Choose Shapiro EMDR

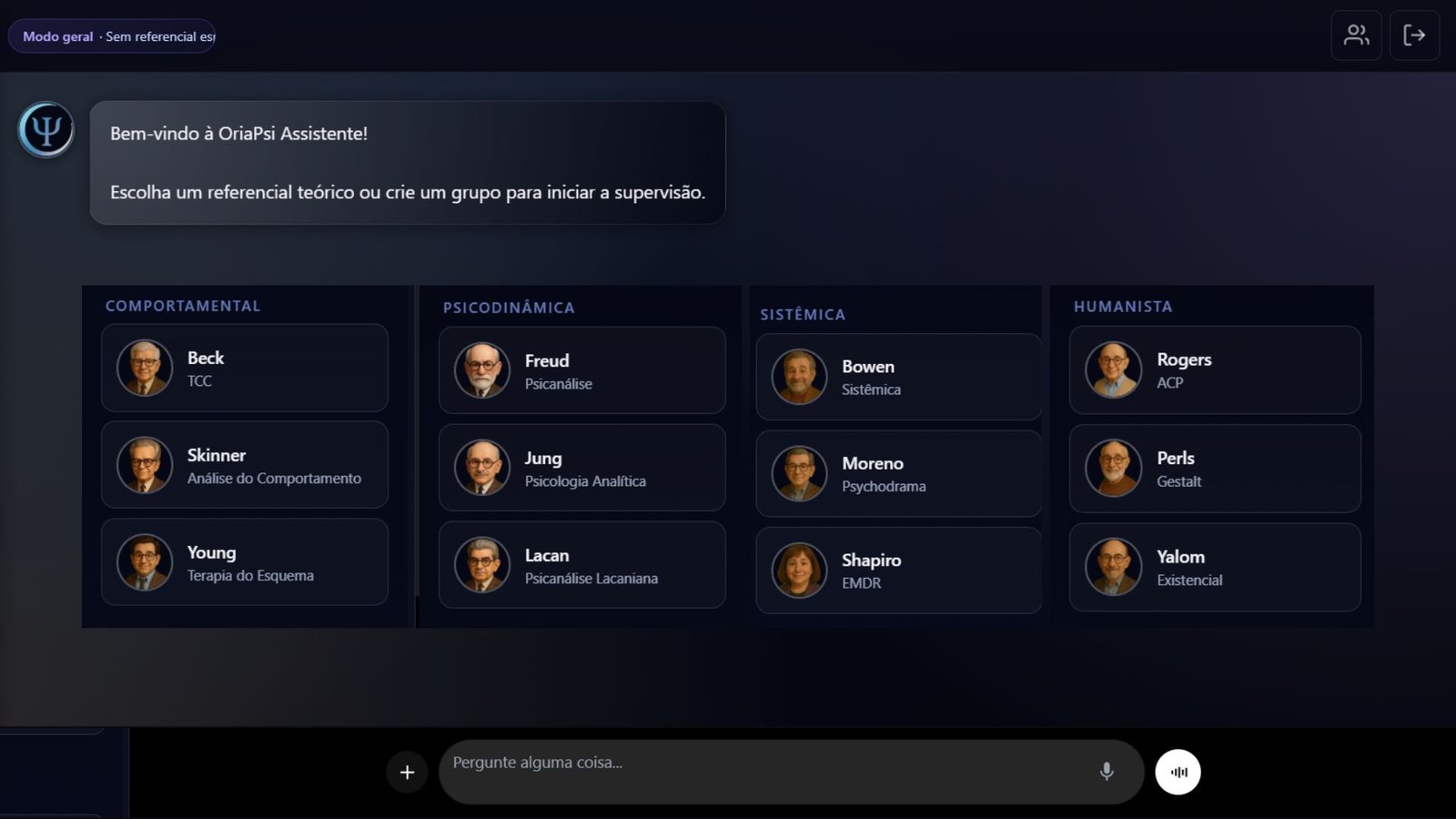tap(897, 570)
